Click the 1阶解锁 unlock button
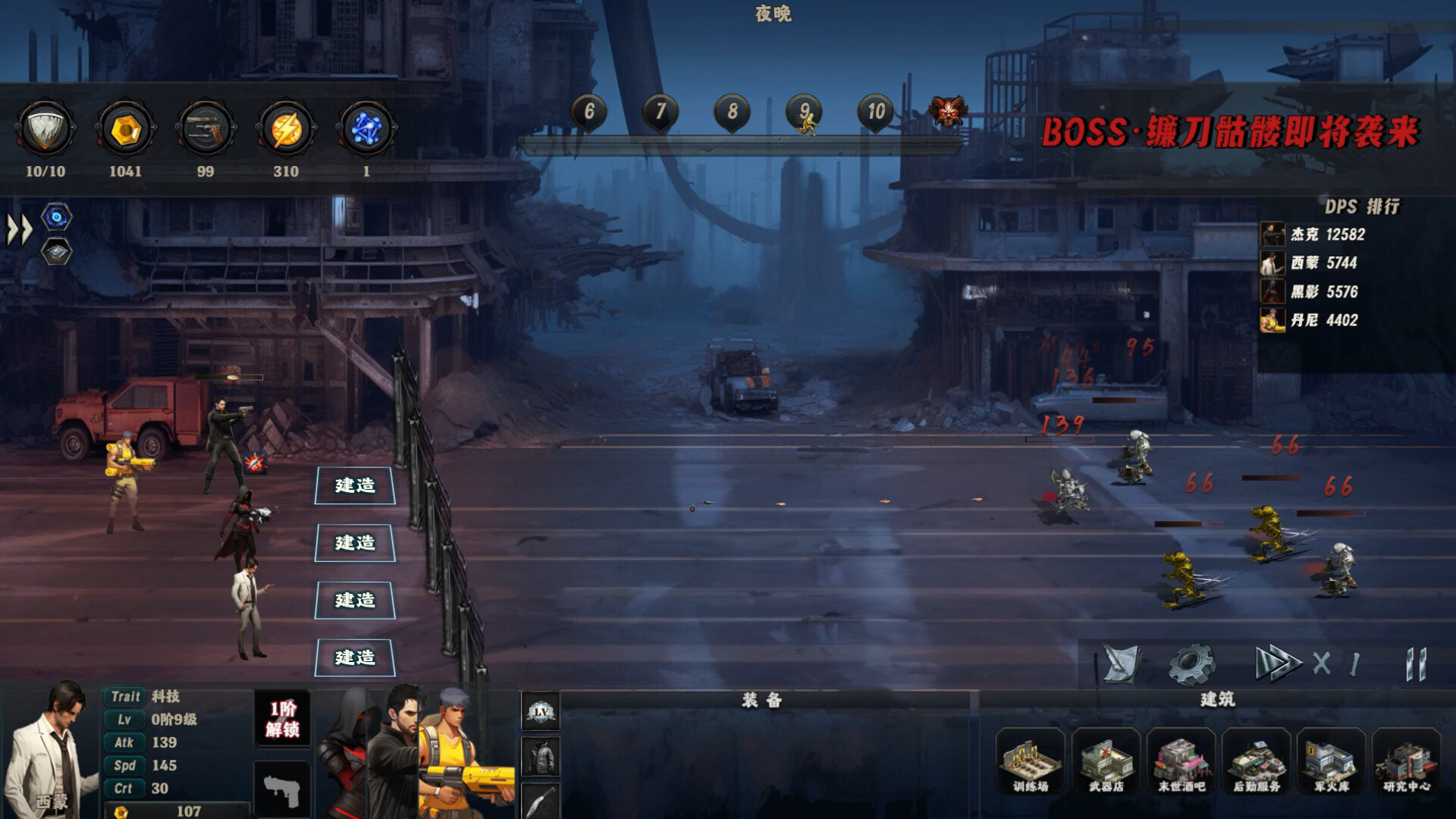Viewport: 1456px width, 819px height. (282, 719)
